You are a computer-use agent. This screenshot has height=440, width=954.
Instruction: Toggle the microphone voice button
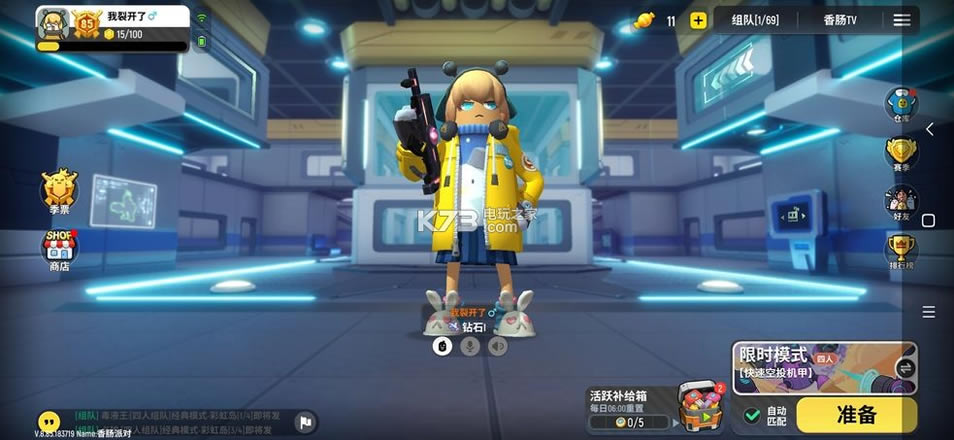point(469,346)
